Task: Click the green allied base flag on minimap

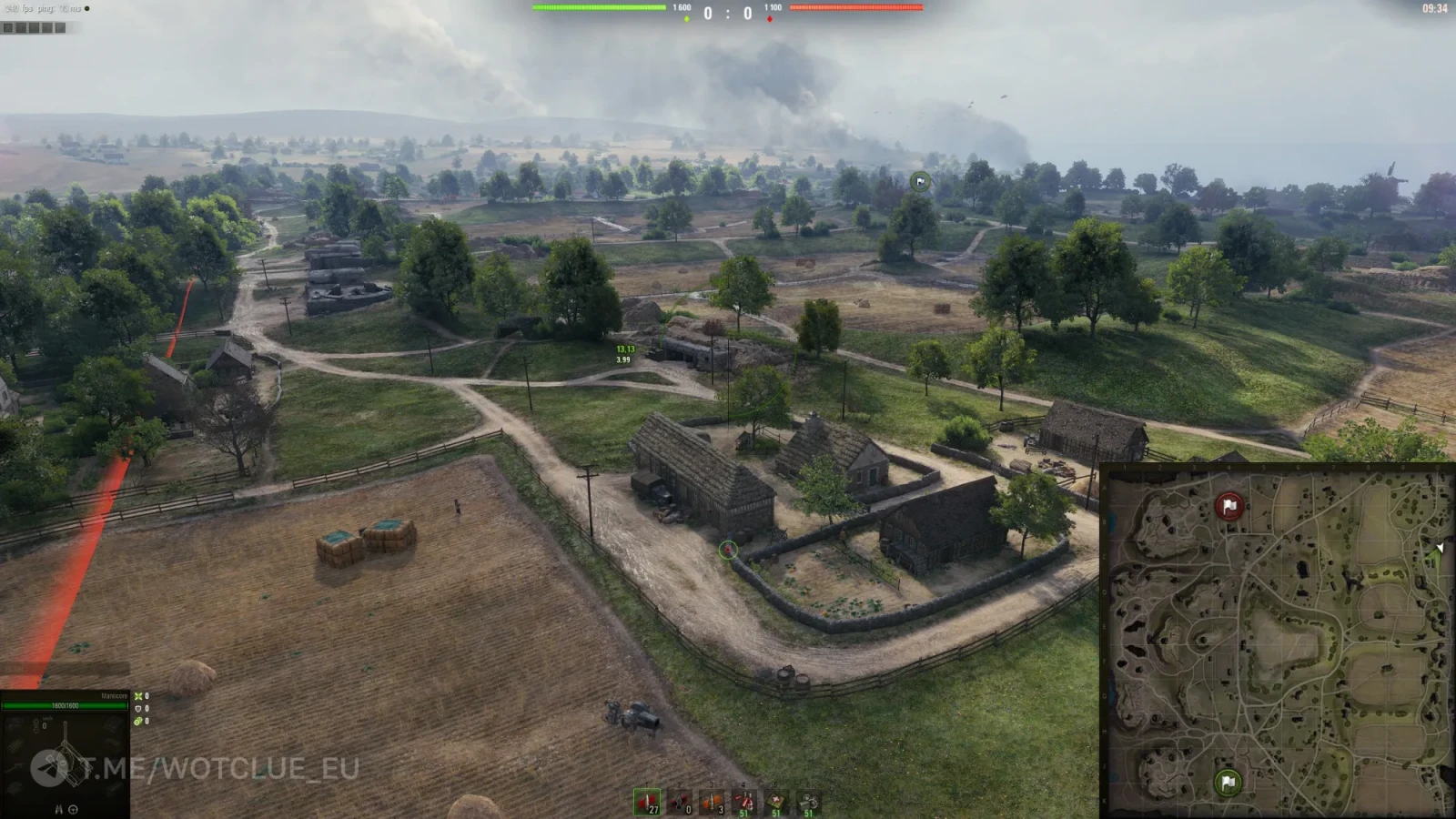Action: click(x=1228, y=782)
